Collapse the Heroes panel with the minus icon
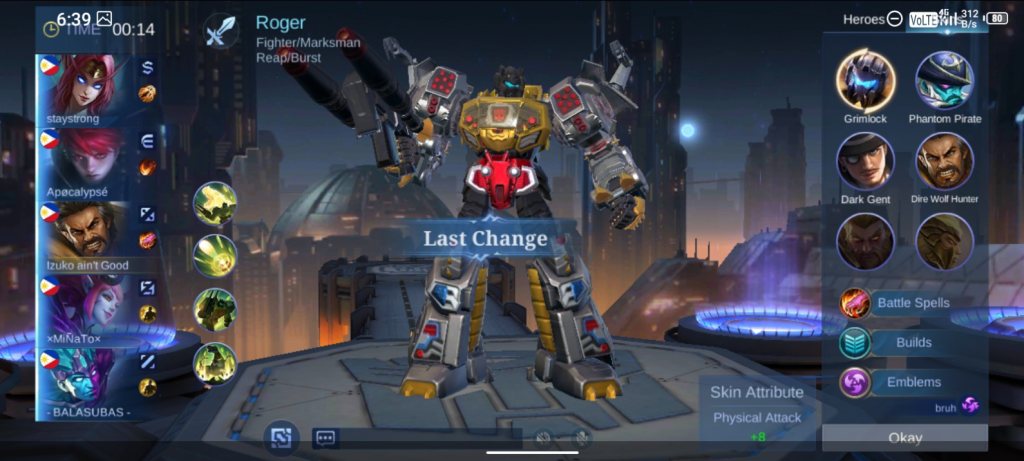1024x461 pixels. pos(894,19)
